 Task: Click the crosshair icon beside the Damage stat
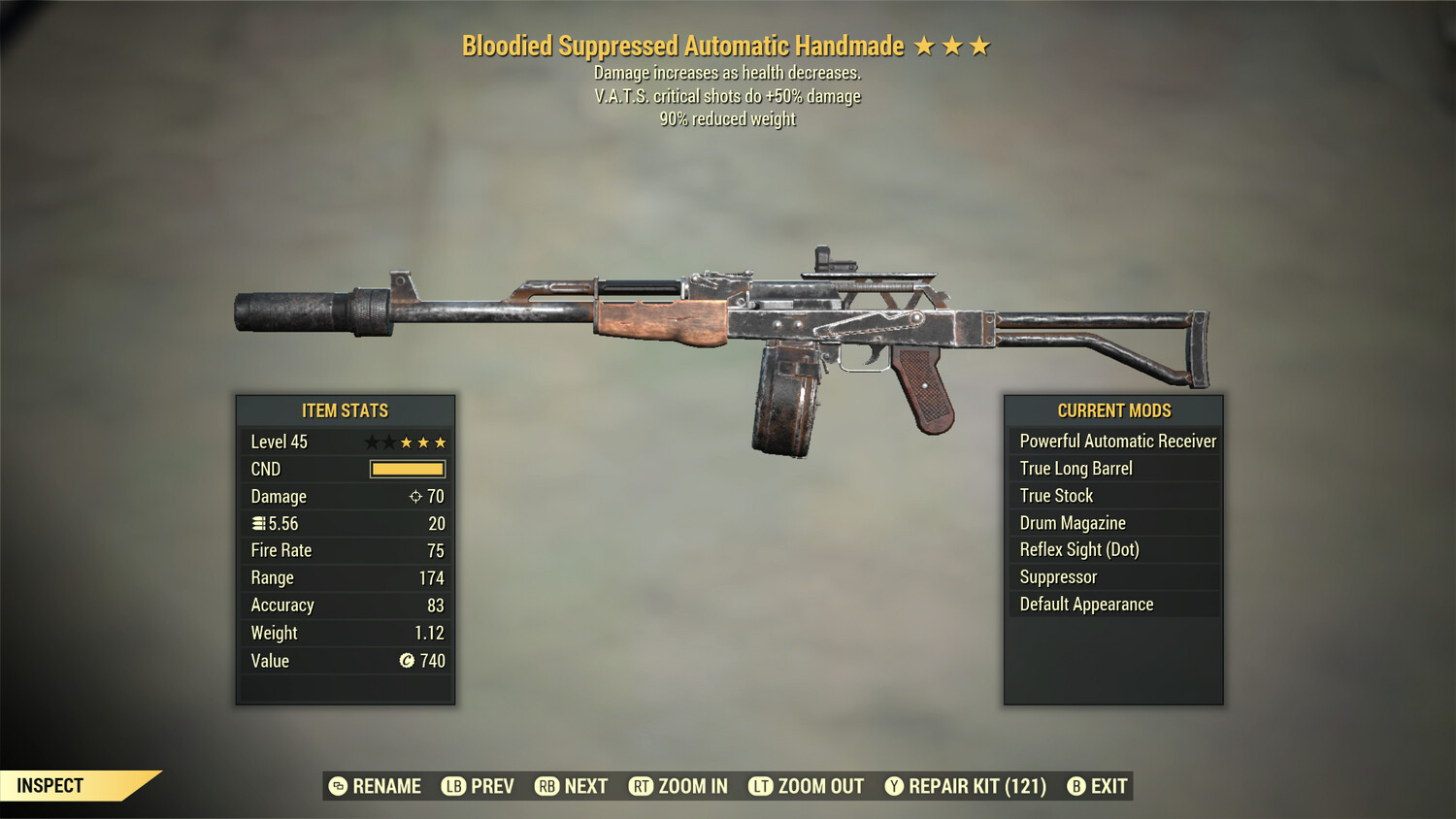pos(415,496)
